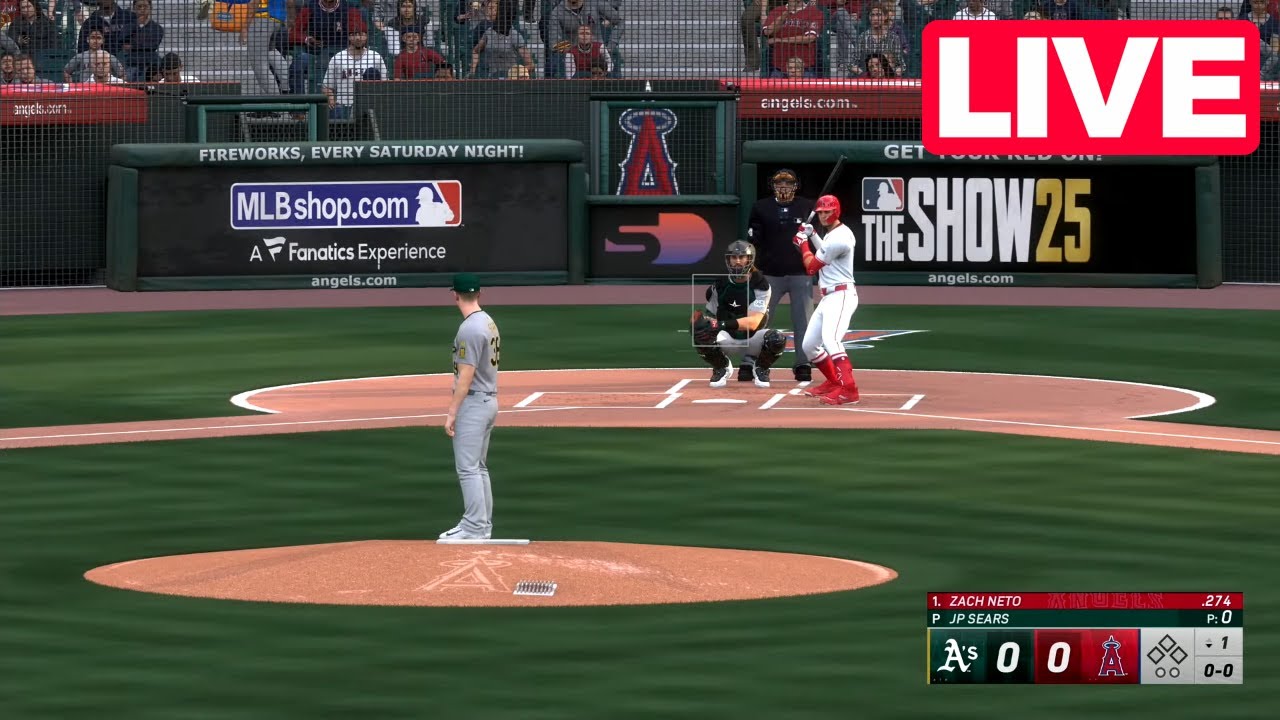1280x720 pixels.
Task: Select the A's team logo on scoreboard
Action: coord(958,656)
